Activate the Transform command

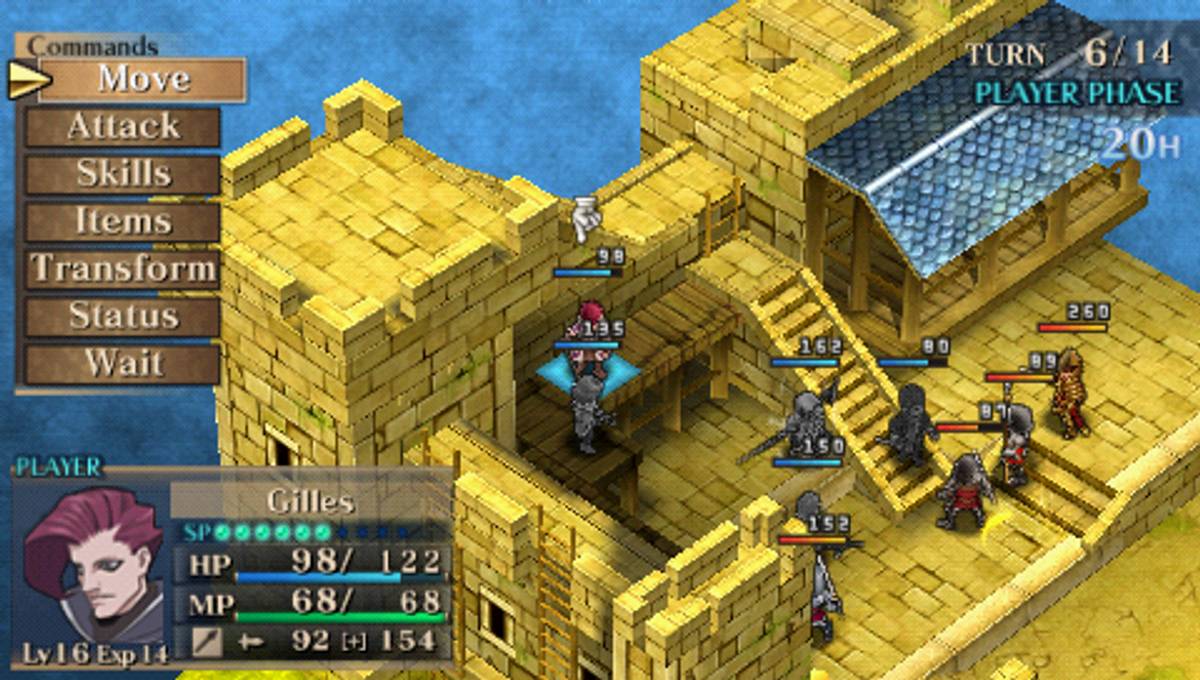pyautogui.click(x=123, y=269)
